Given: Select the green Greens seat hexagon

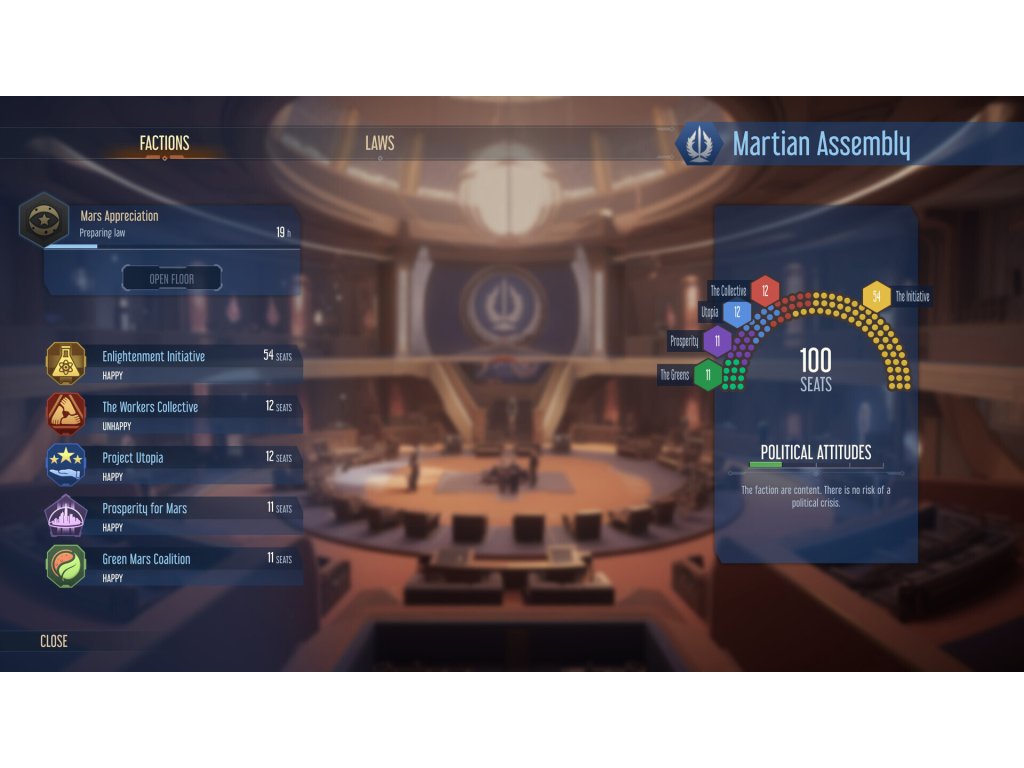Looking at the screenshot, I should [x=708, y=375].
